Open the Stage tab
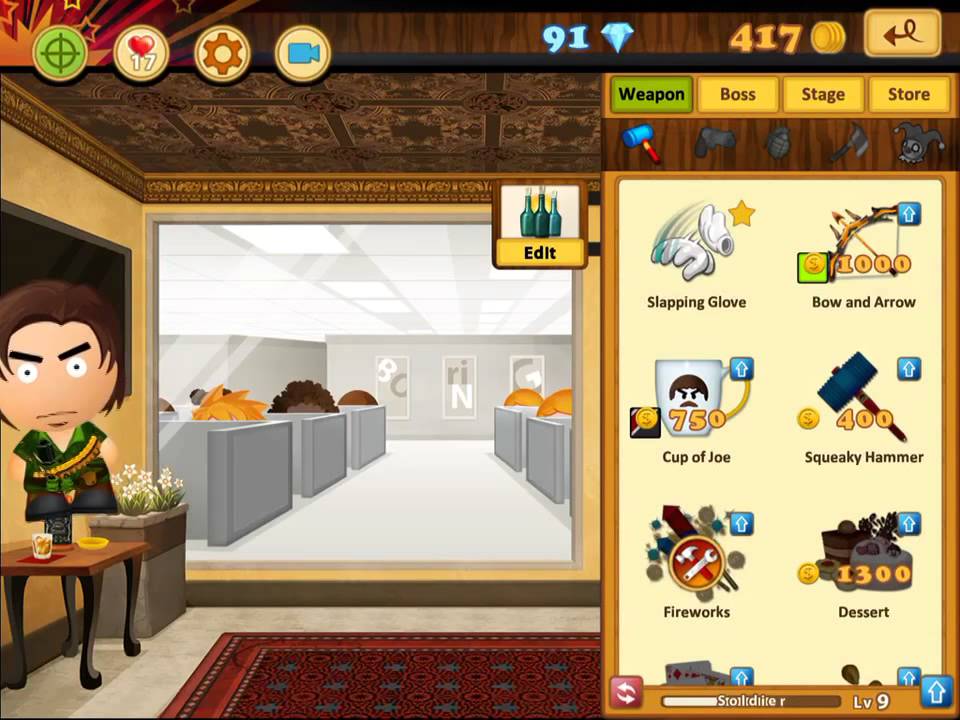This screenshot has width=960, height=720. (823, 94)
